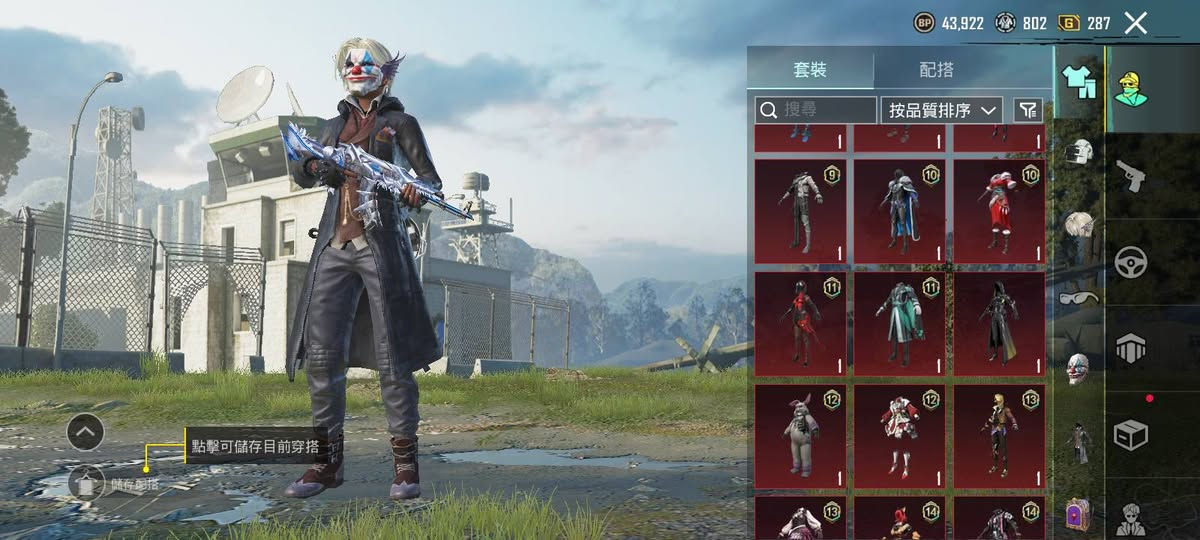This screenshot has width=1200, height=540.
Task: Open the 按品質排序 sort dropdown
Action: (x=941, y=110)
